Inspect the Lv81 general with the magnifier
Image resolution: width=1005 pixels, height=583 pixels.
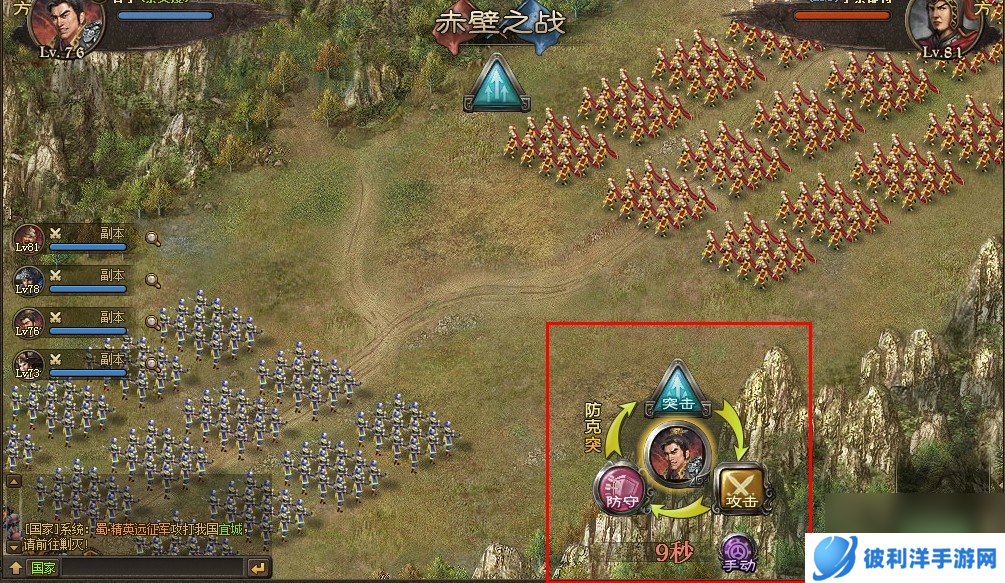pyautogui.click(x=152, y=239)
